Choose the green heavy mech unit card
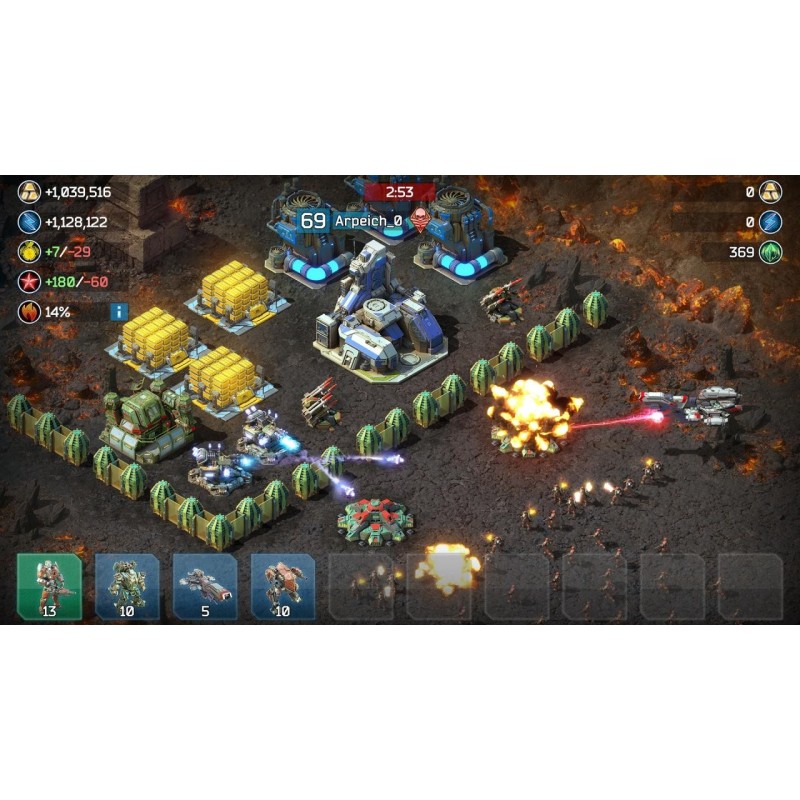The width and height of the screenshot is (800, 800). pyautogui.click(x=127, y=585)
